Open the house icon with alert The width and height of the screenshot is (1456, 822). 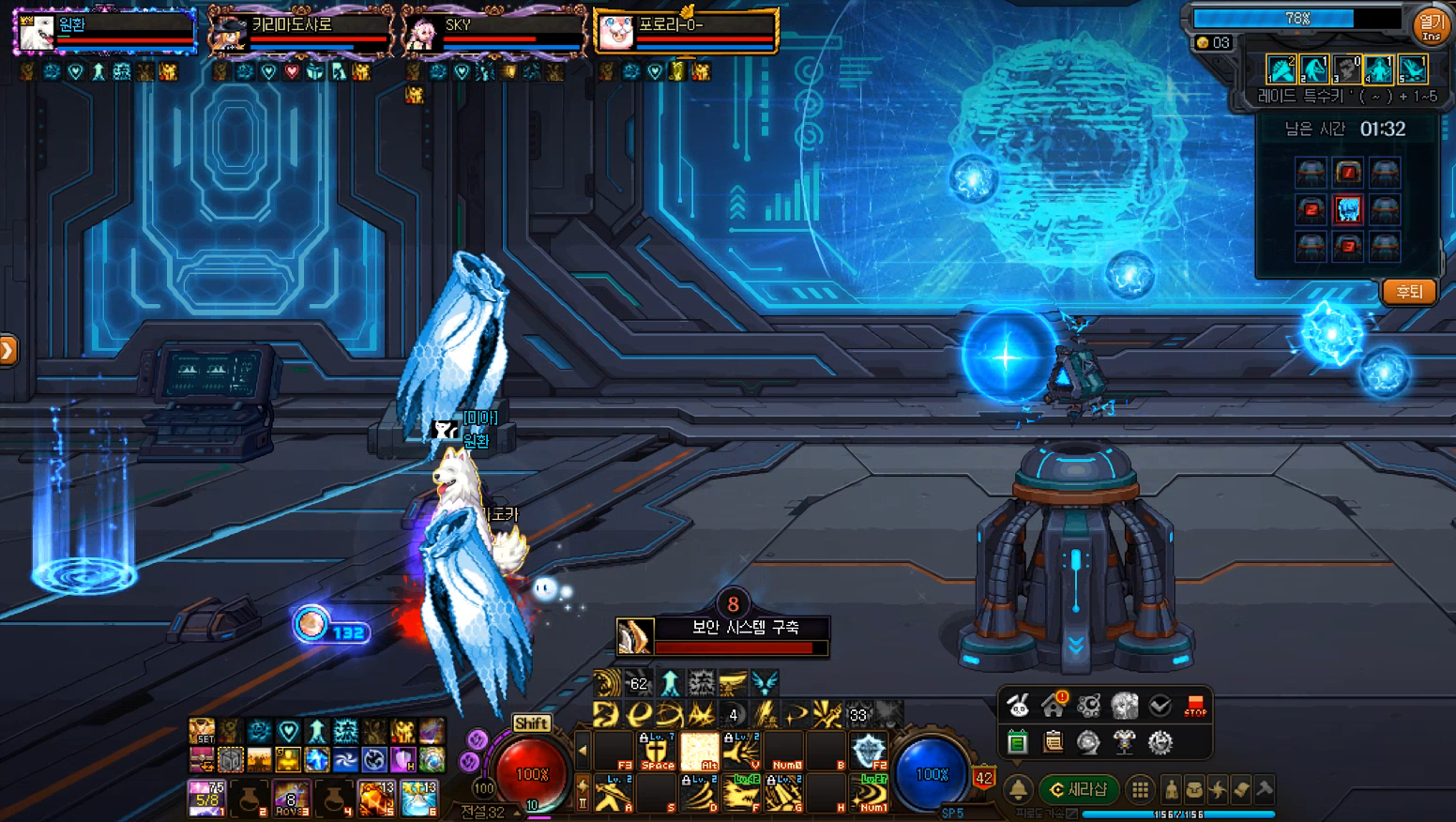(x=1054, y=705)
